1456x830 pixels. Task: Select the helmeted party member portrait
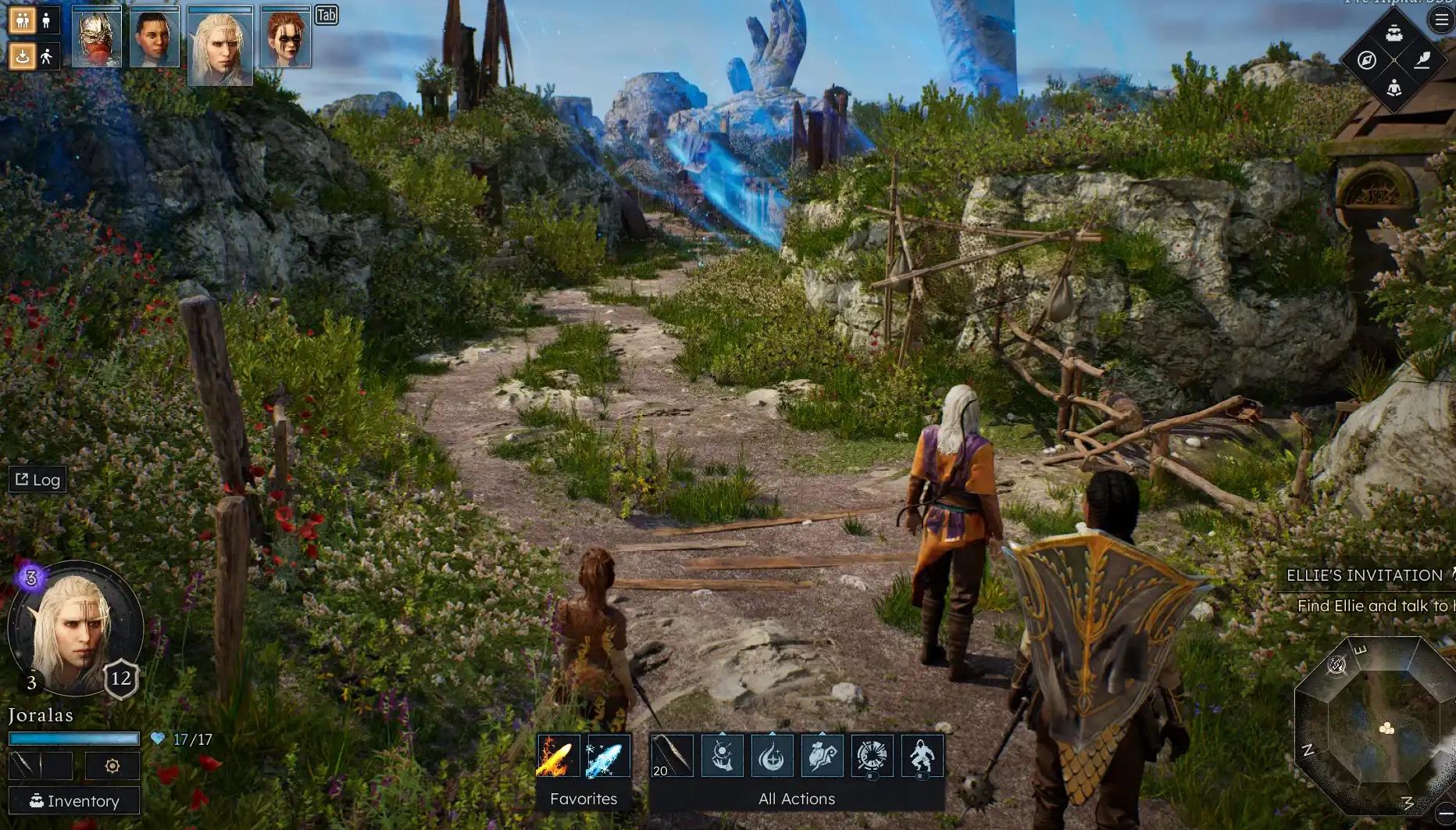[x=97, y=37]
